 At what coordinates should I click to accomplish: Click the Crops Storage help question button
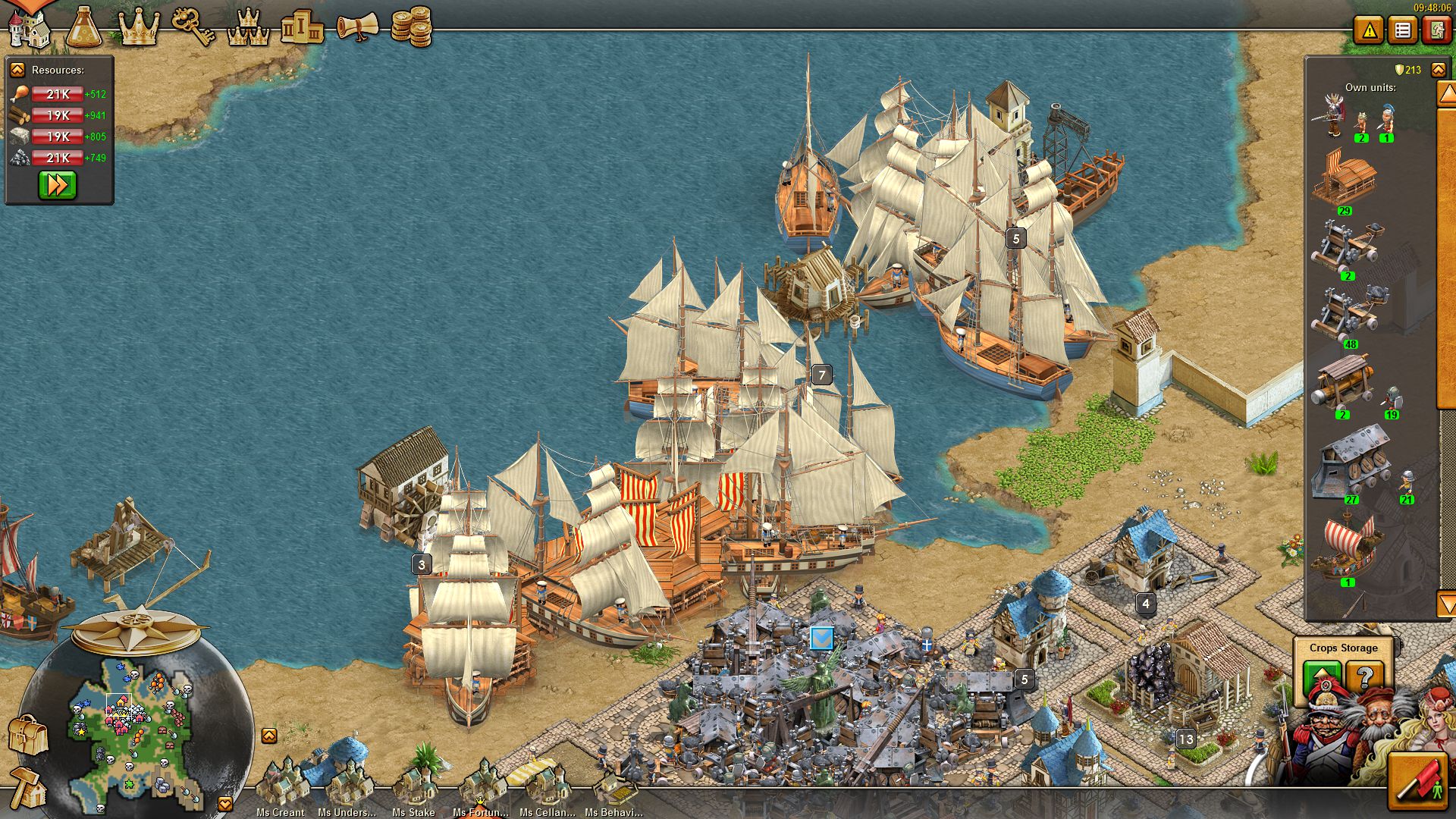(x=1364, y=676)
